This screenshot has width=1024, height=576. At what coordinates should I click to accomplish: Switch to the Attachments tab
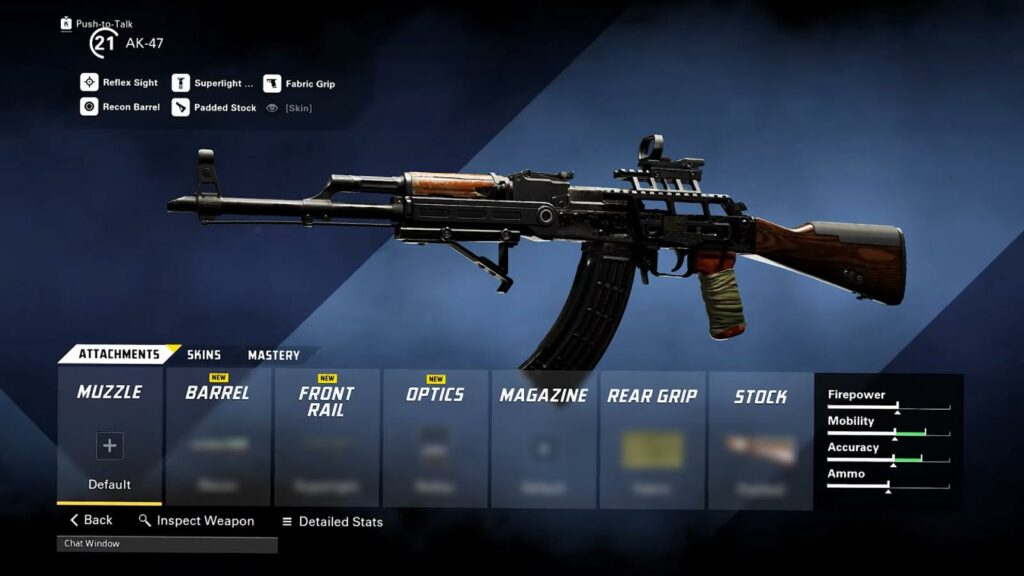coord(119,354)
